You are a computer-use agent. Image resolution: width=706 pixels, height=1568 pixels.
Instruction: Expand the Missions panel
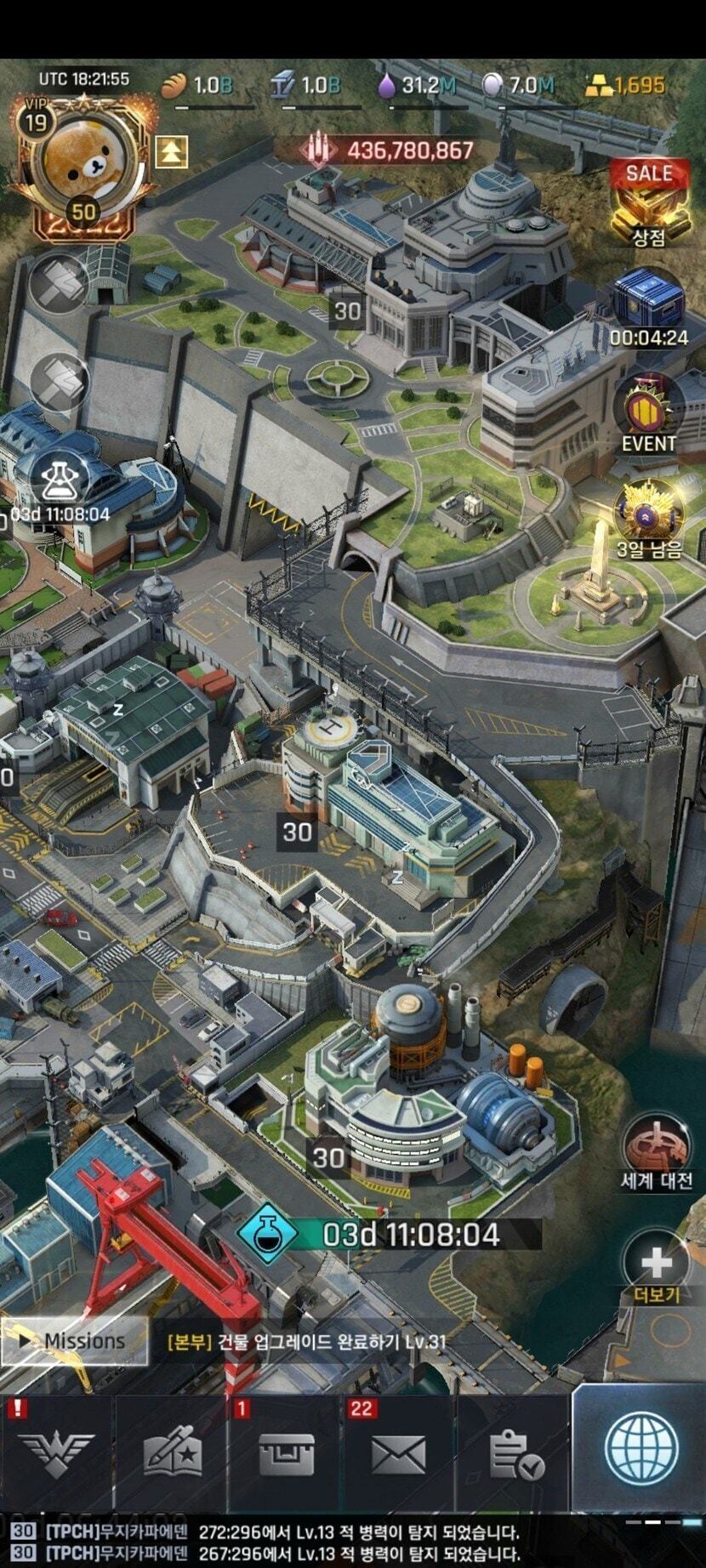click(x=74, y=1341)
